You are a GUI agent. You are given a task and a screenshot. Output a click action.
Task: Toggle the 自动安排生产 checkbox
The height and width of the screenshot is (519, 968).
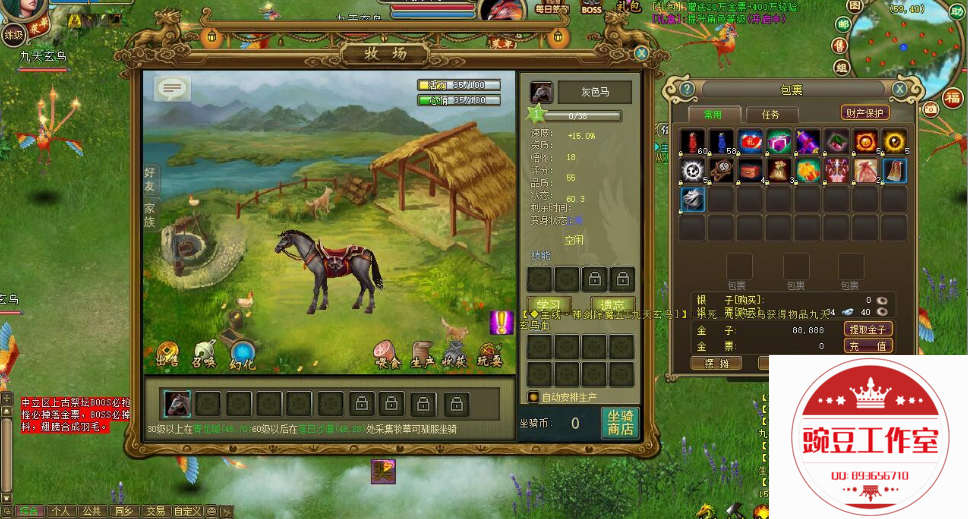[x=533, y=396]
